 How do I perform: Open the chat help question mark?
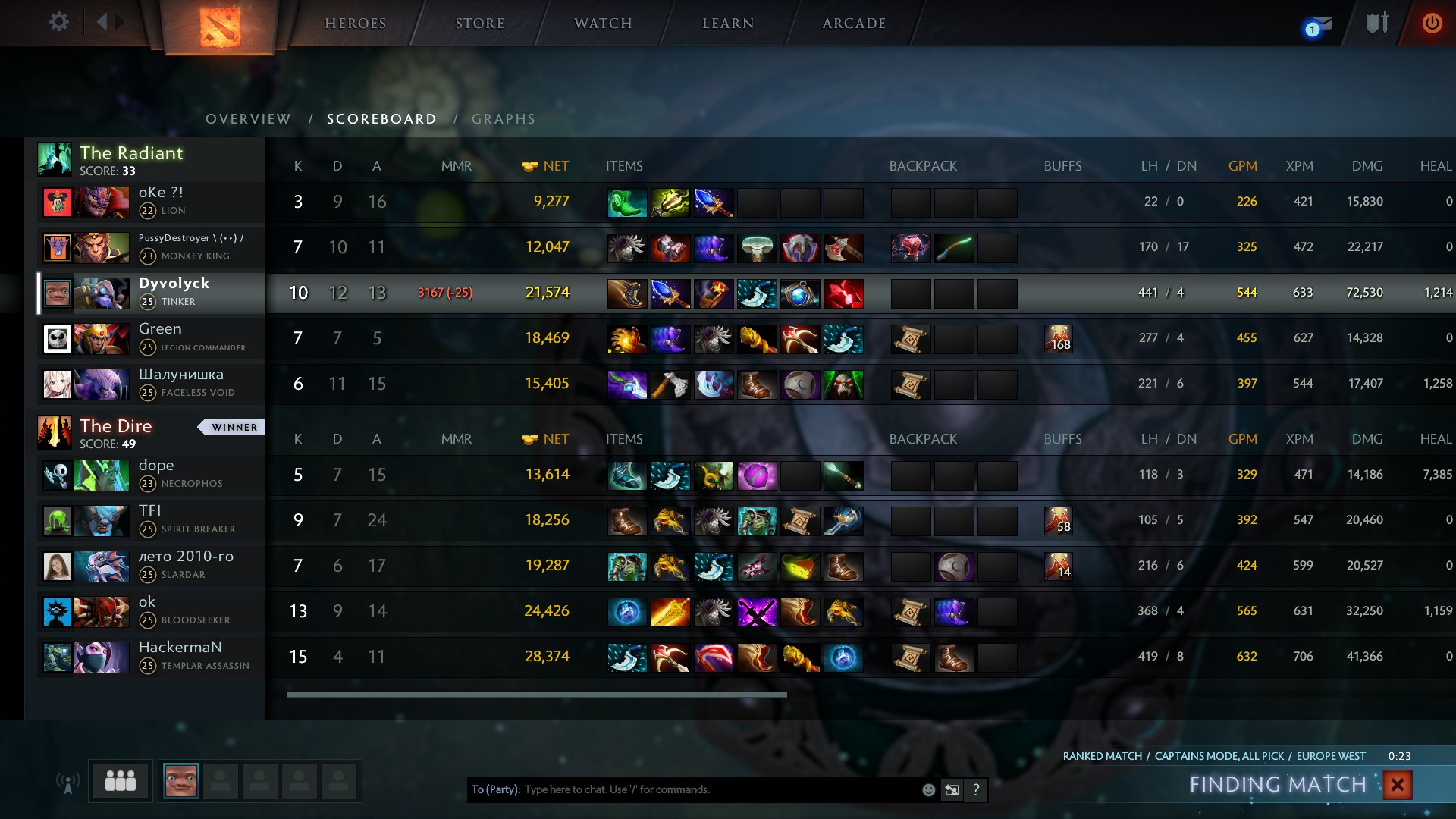(x=976, y=789)
